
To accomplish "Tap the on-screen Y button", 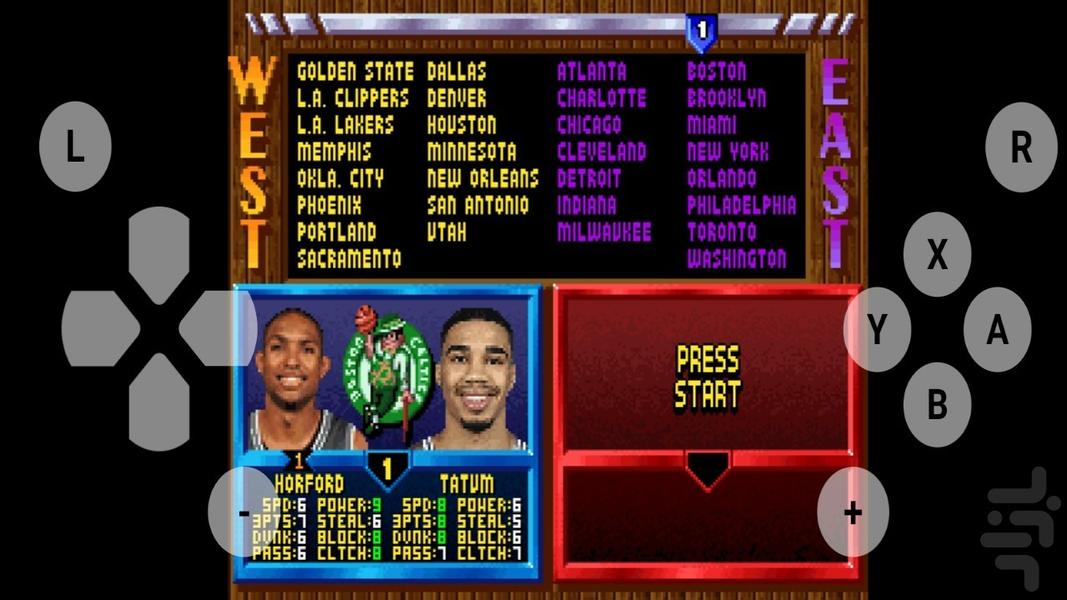I will (x=877, y=329).
